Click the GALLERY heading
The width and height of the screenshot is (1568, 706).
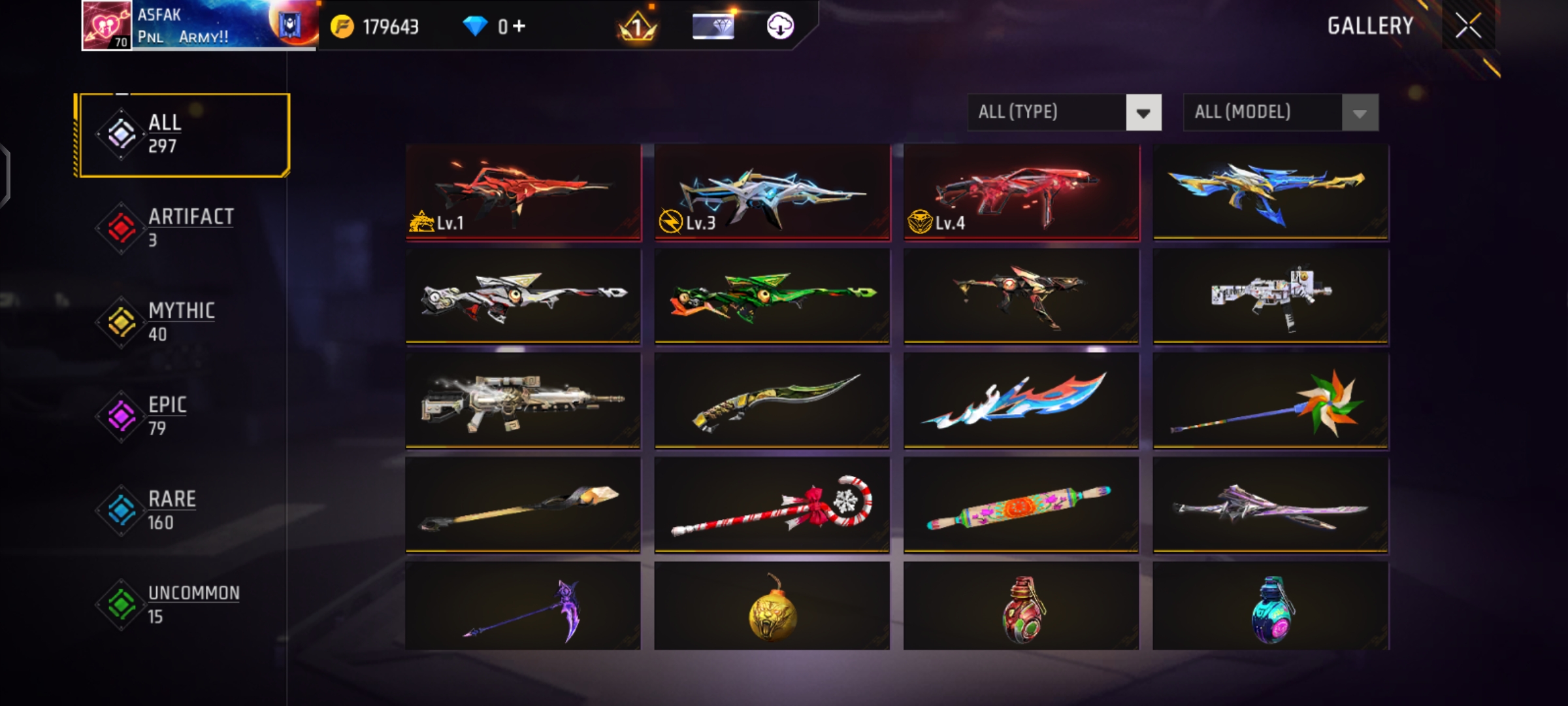click(1369, 26)
